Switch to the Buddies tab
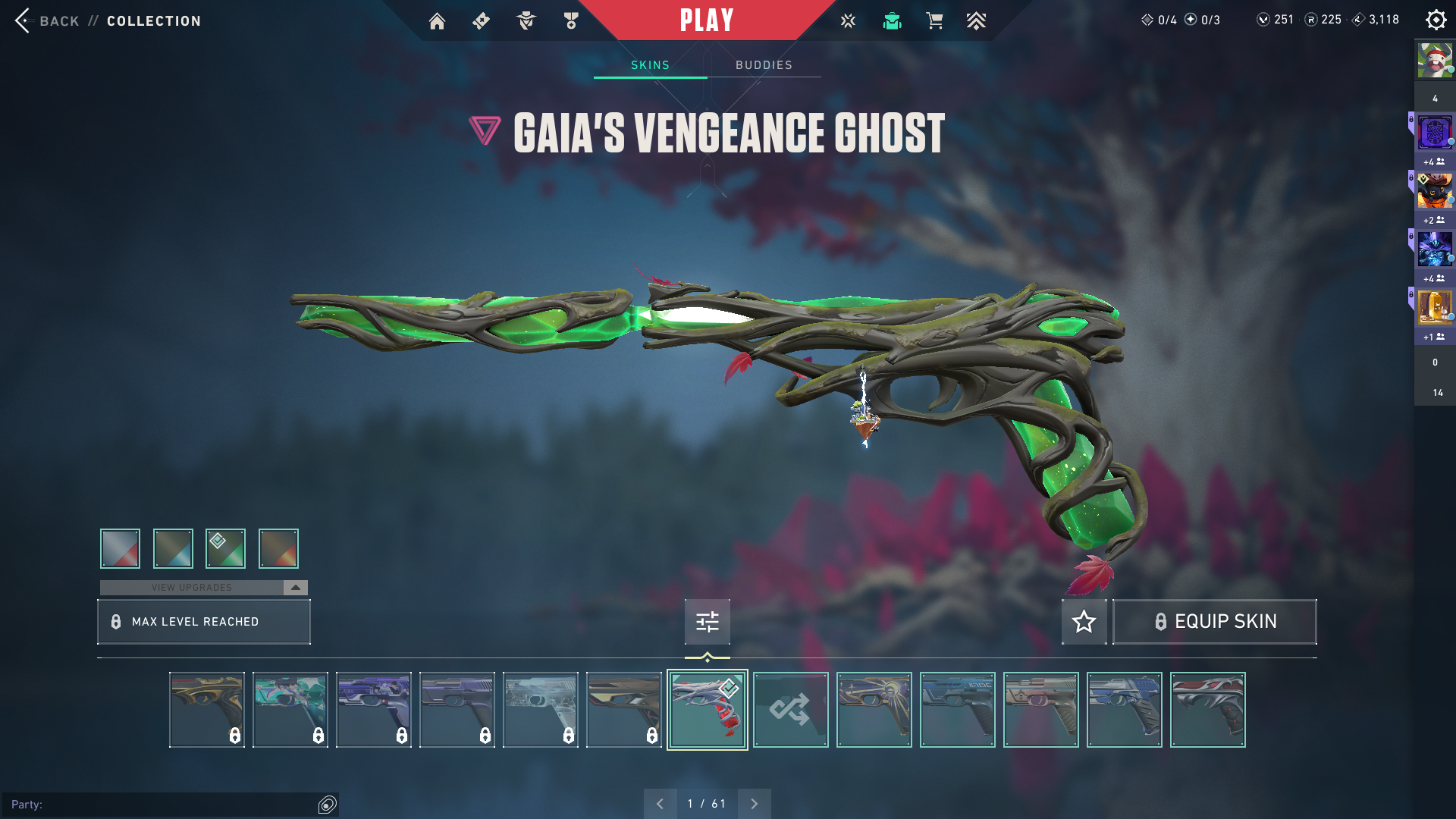The image size is (1456, 819). coord(764,65)
